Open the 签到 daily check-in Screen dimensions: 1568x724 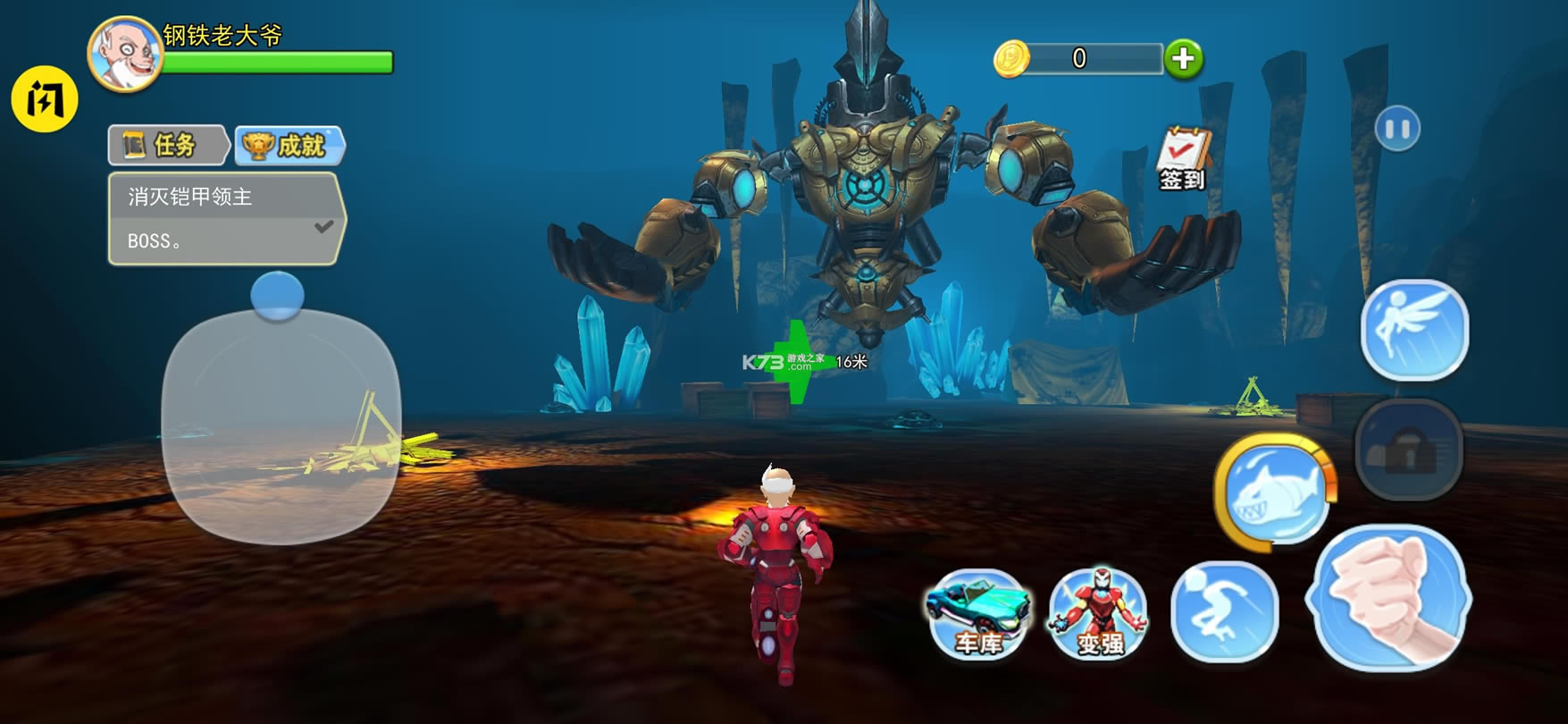point(1183,159)
